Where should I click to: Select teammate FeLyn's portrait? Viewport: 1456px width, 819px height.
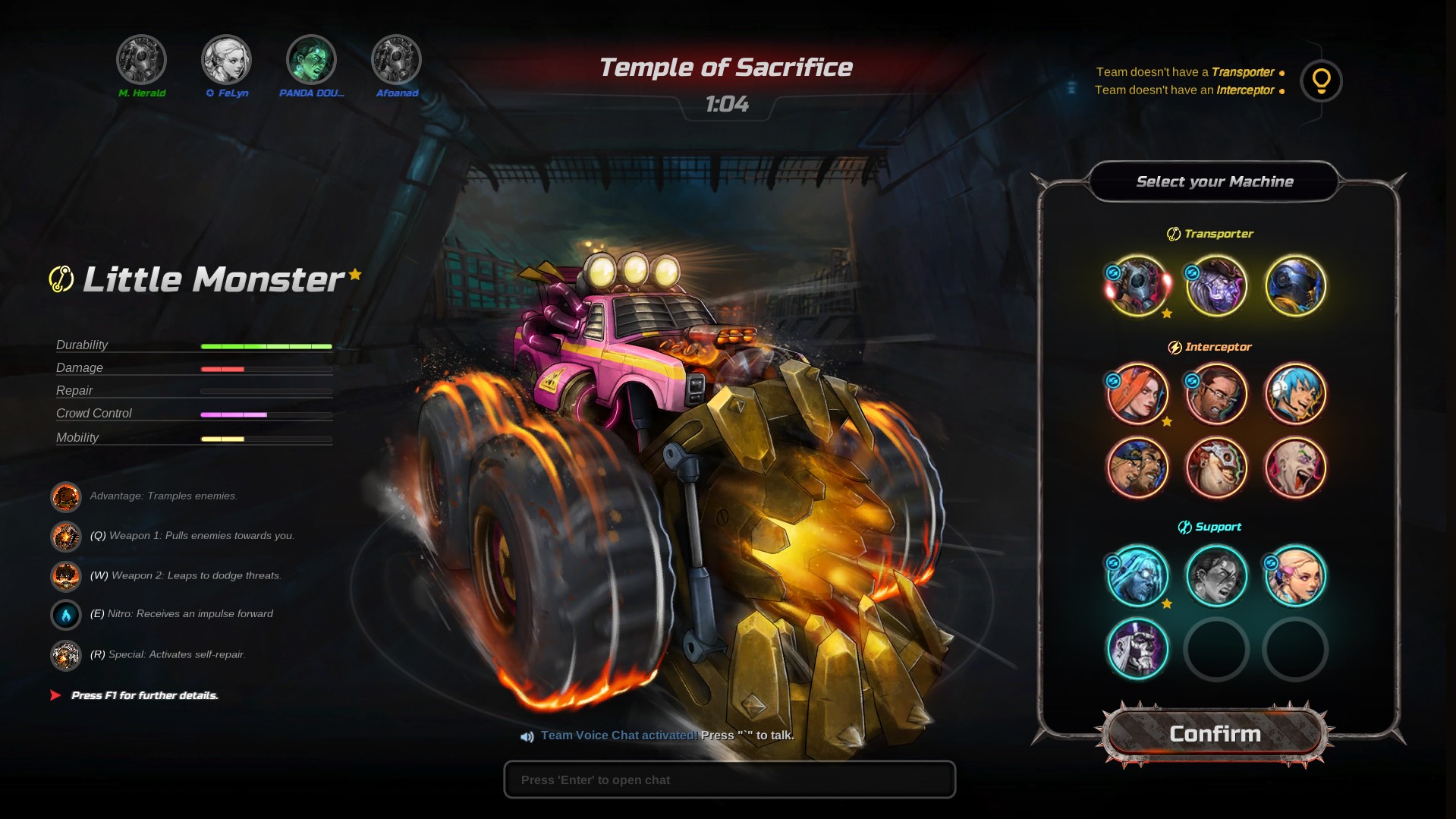tap(226, 60)
